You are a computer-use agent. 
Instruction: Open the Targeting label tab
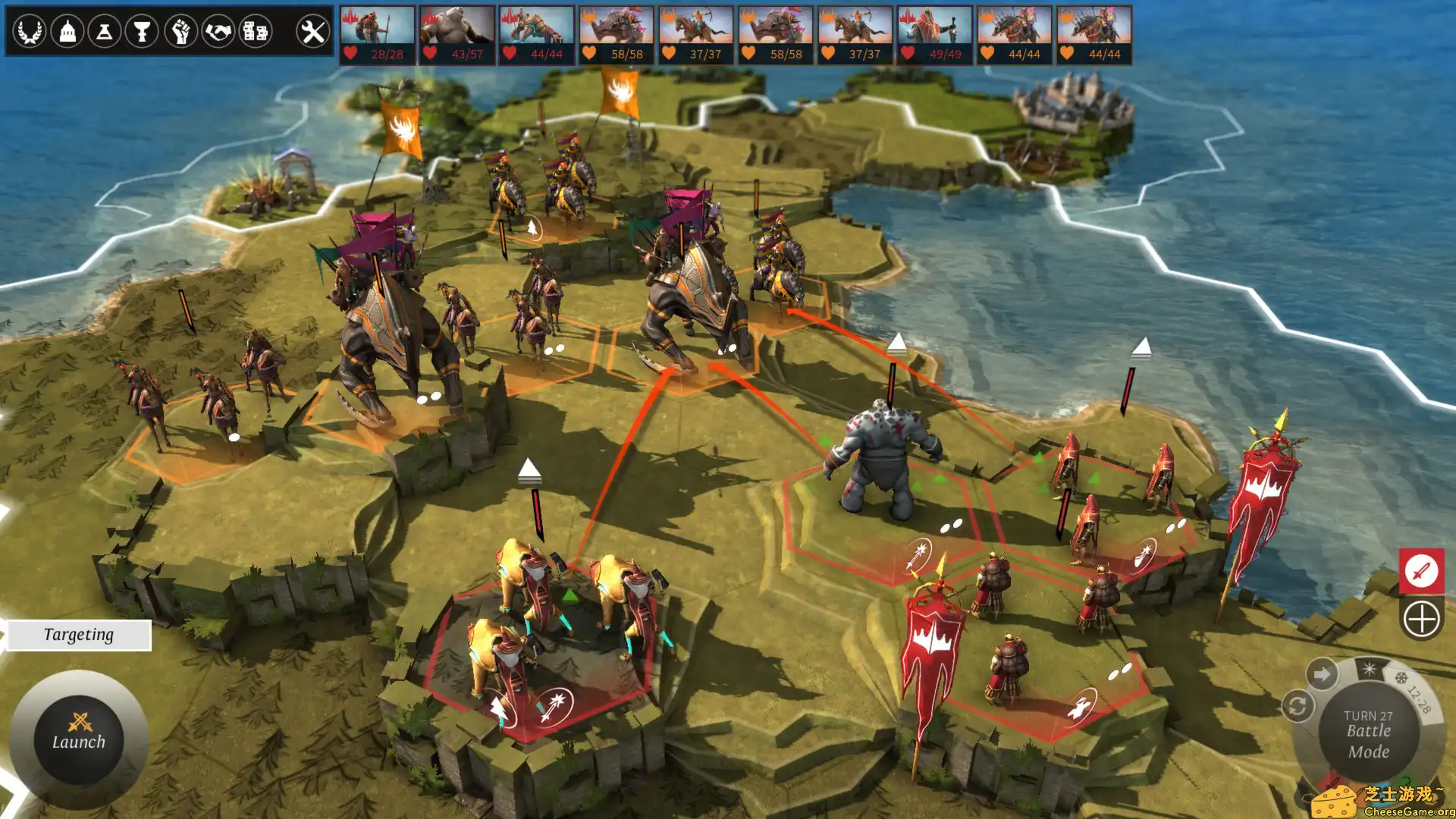[79, 635]
